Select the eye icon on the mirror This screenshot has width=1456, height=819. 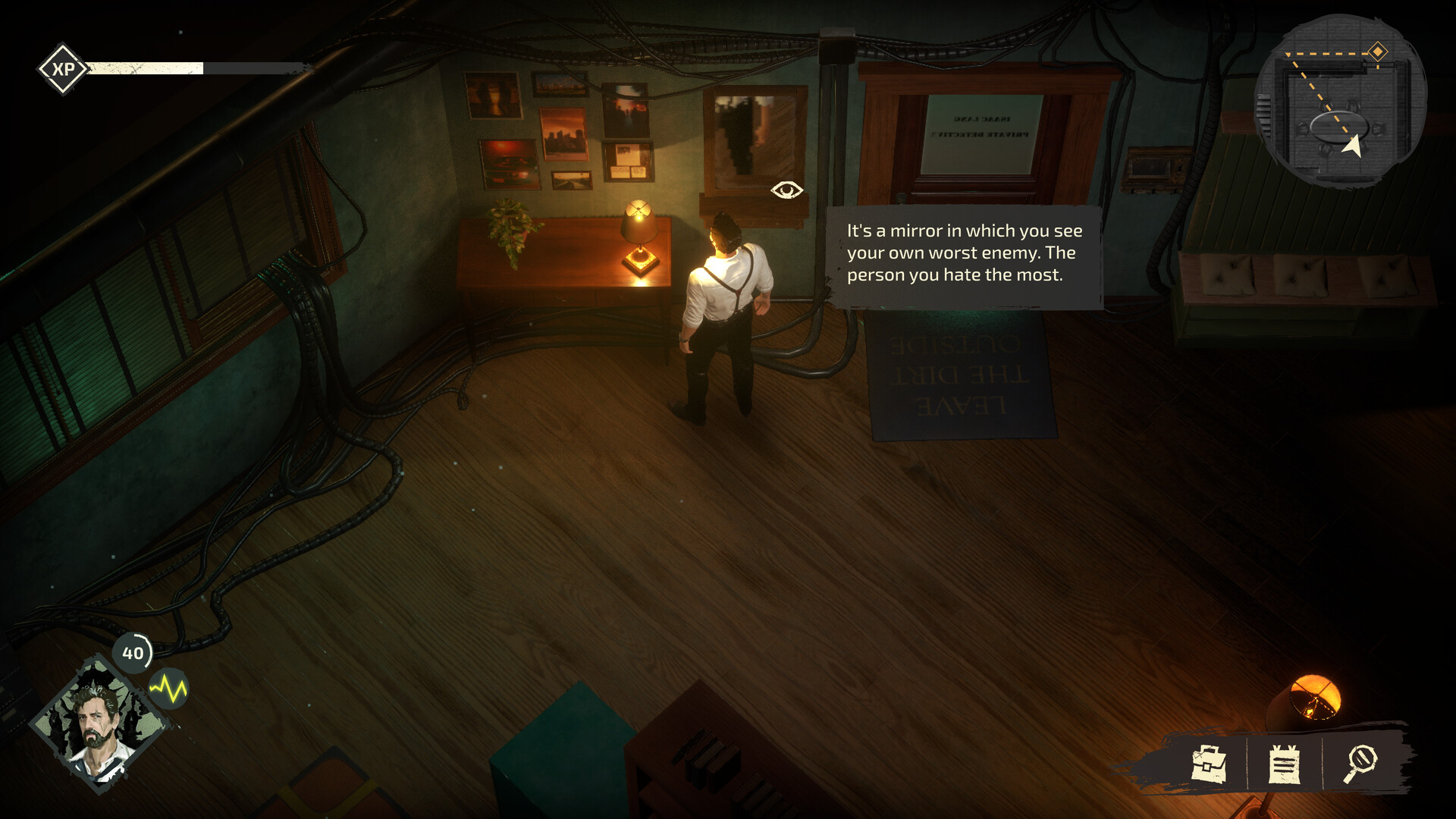(786, 190)
